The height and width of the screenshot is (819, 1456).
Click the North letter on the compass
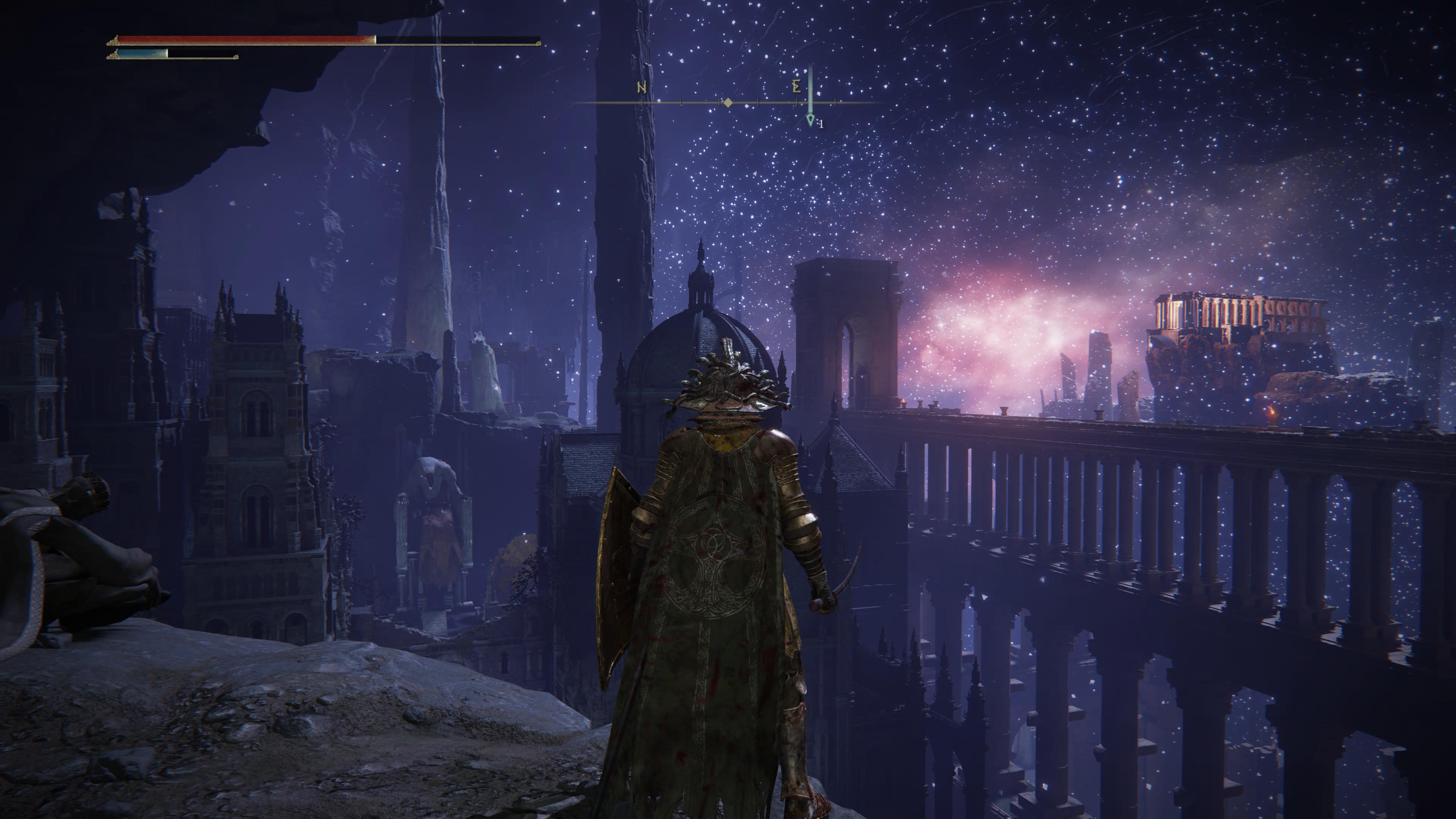642,88
